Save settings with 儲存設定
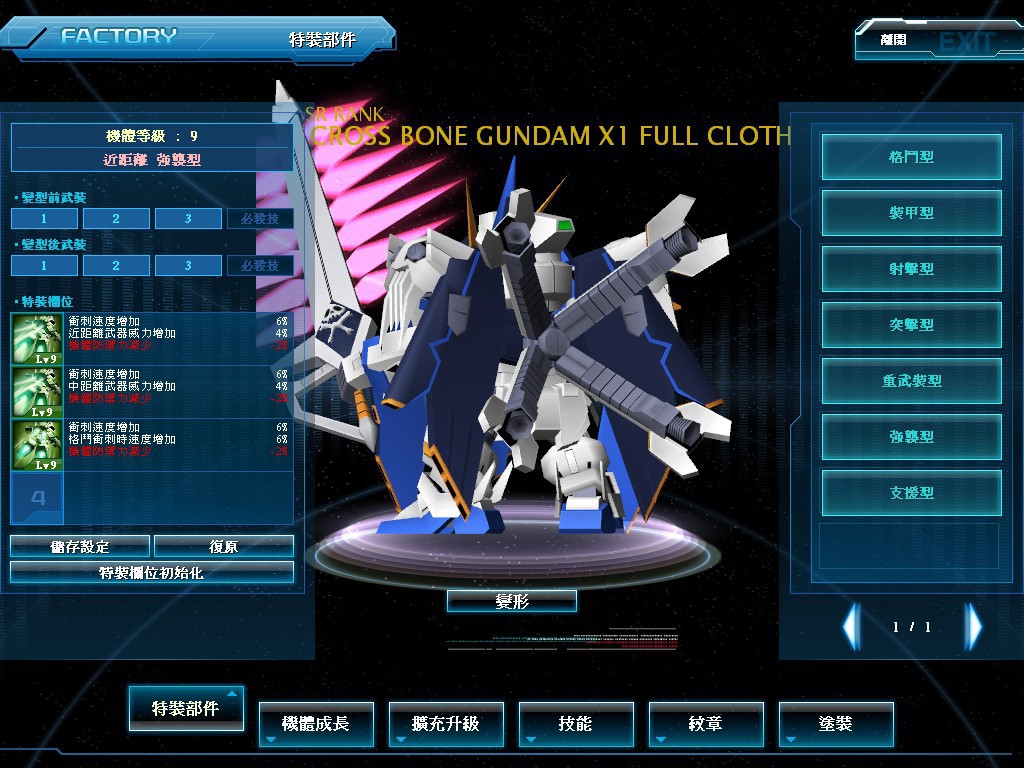 (80, 546)
